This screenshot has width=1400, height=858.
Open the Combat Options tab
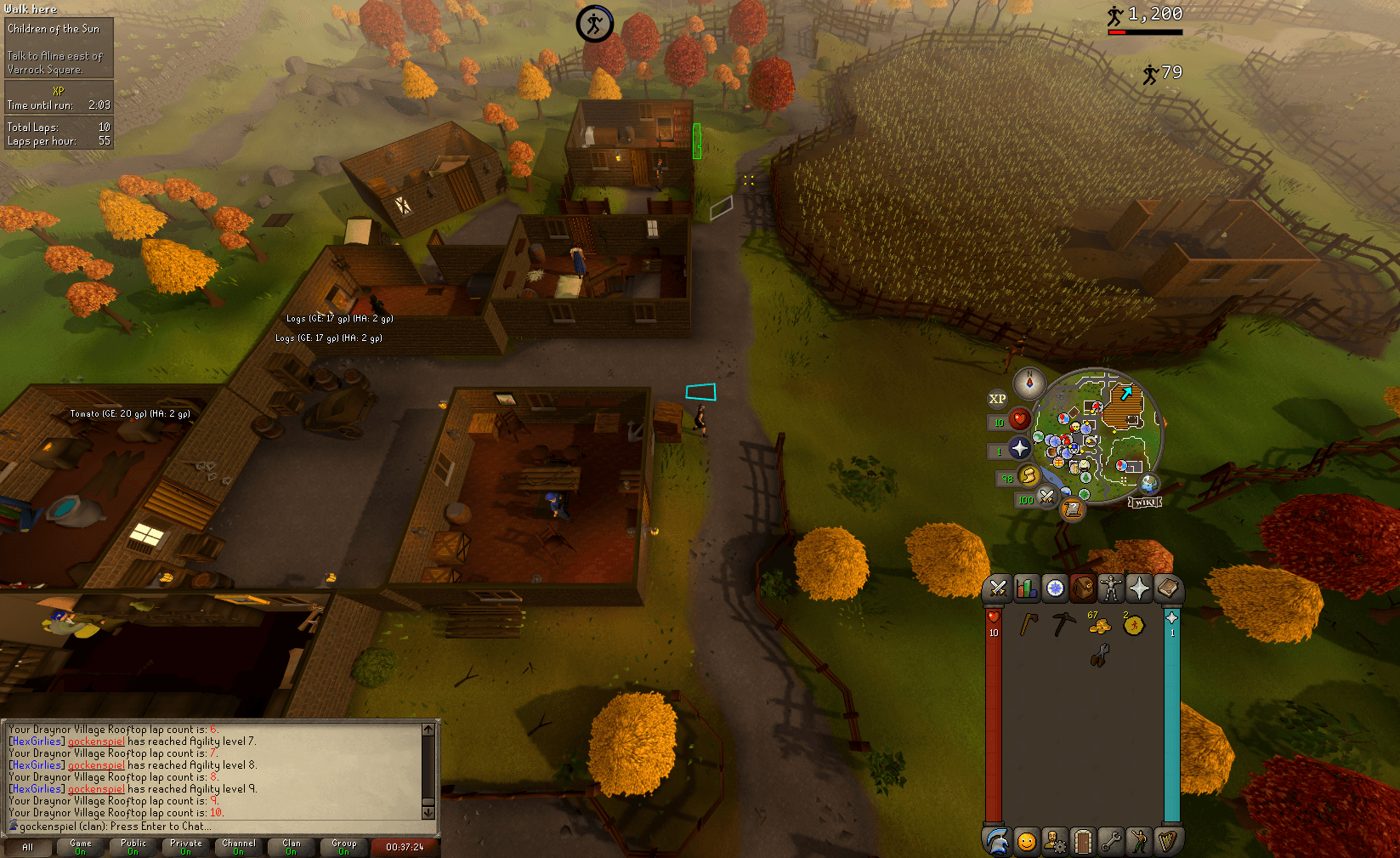[x=996, y=588]
